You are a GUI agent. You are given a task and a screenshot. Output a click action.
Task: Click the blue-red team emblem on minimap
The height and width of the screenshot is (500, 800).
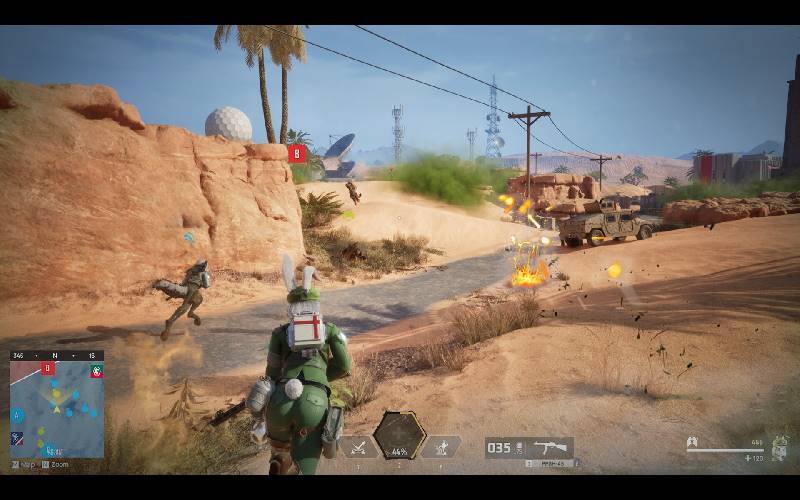16,438
